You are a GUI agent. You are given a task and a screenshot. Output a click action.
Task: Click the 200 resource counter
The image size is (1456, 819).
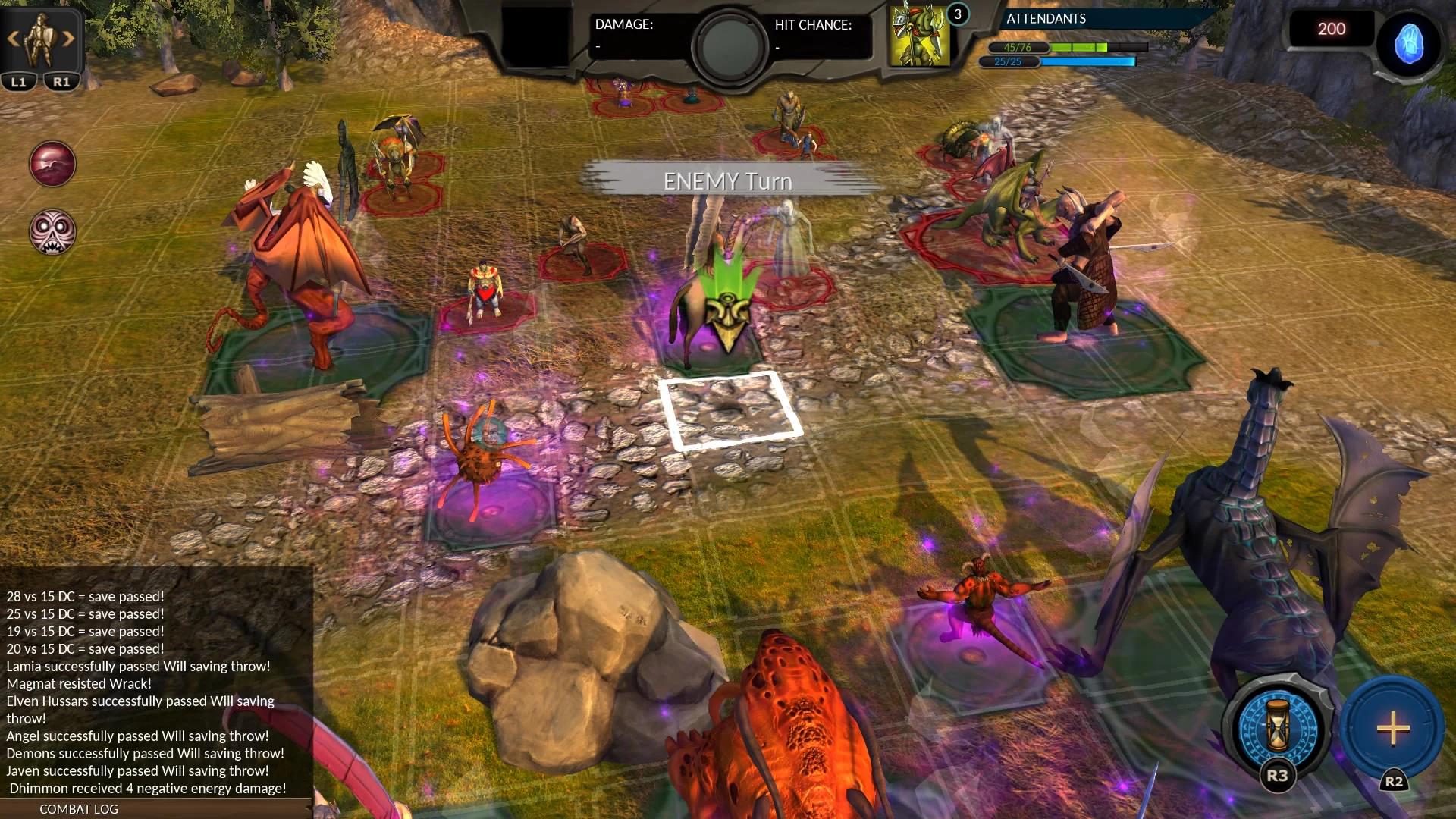tap(1331, 29)
